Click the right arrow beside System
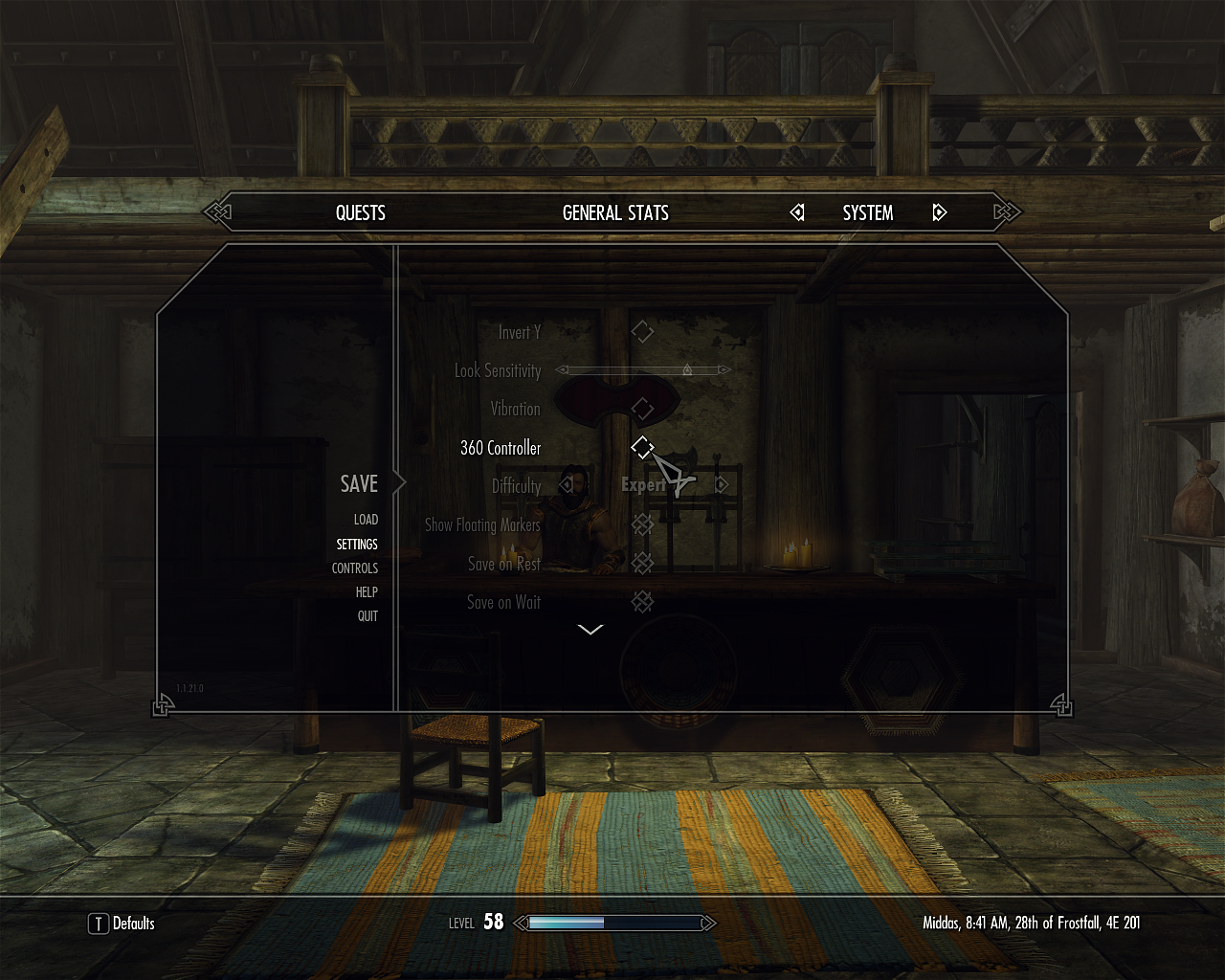Screen dimensions: 1225x980 pos(939,212)
